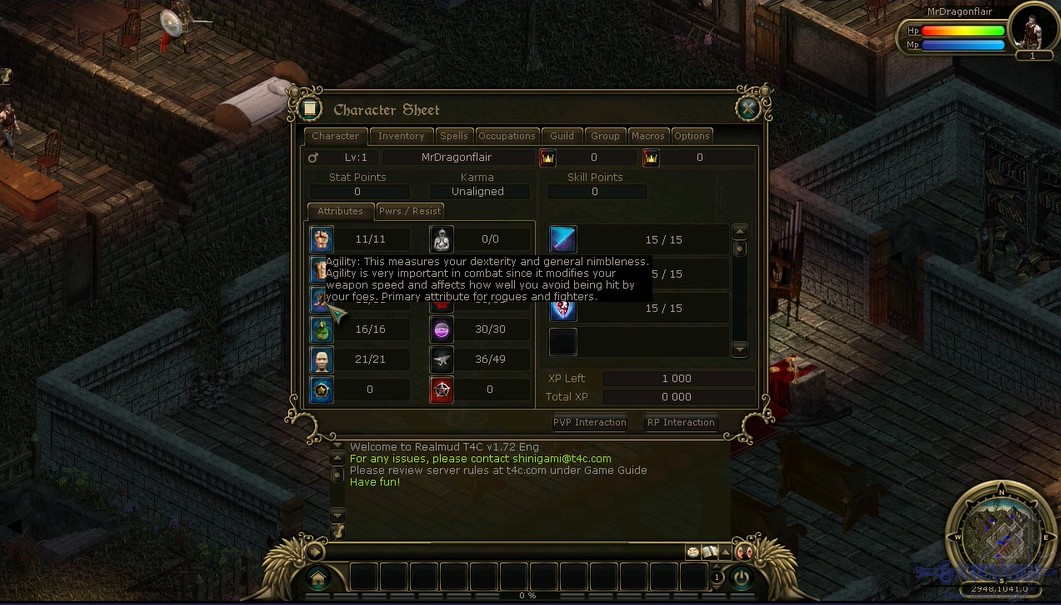Show the Pwrs / Resist sub-tab
This screenshot has width=1061, height=605.
409,211
